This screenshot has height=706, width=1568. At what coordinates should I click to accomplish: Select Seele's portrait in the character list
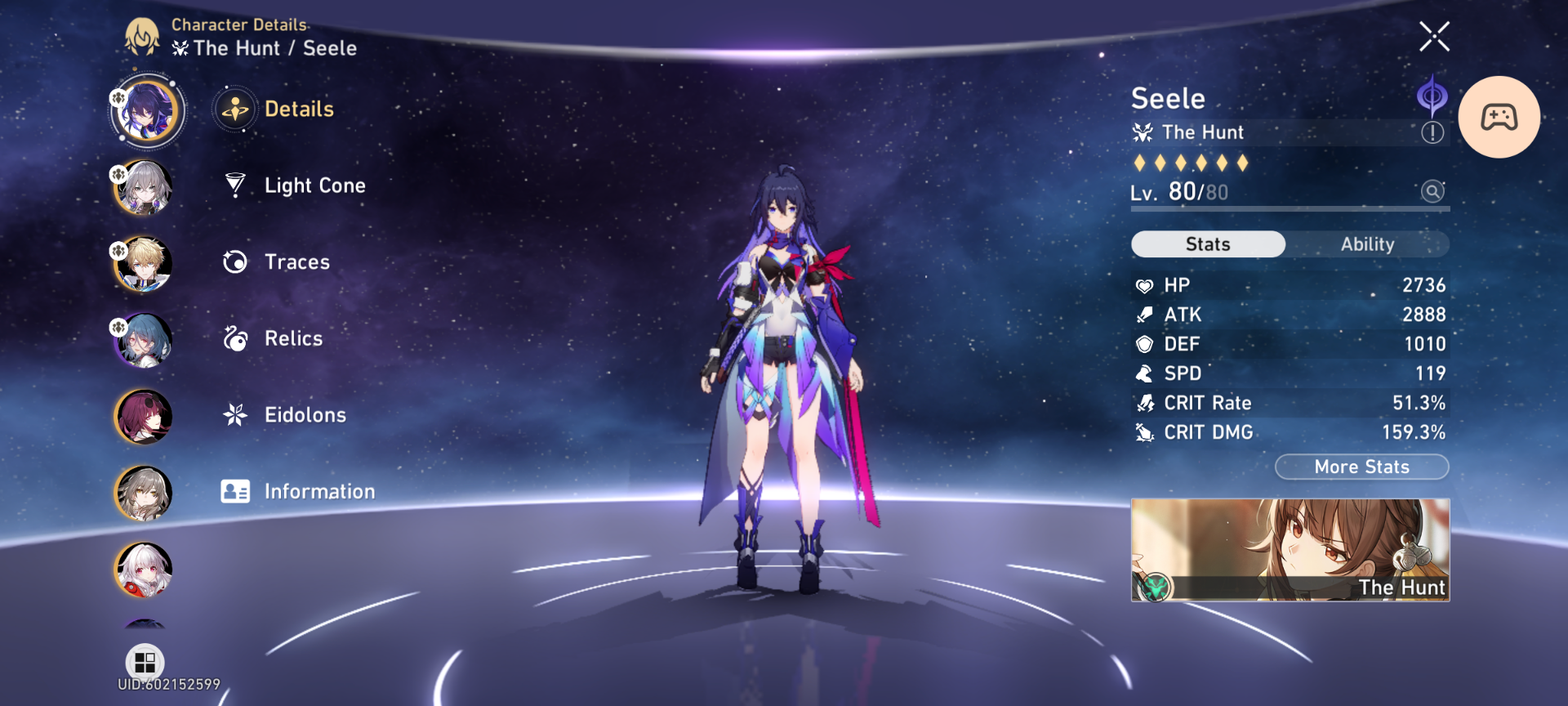147,110
